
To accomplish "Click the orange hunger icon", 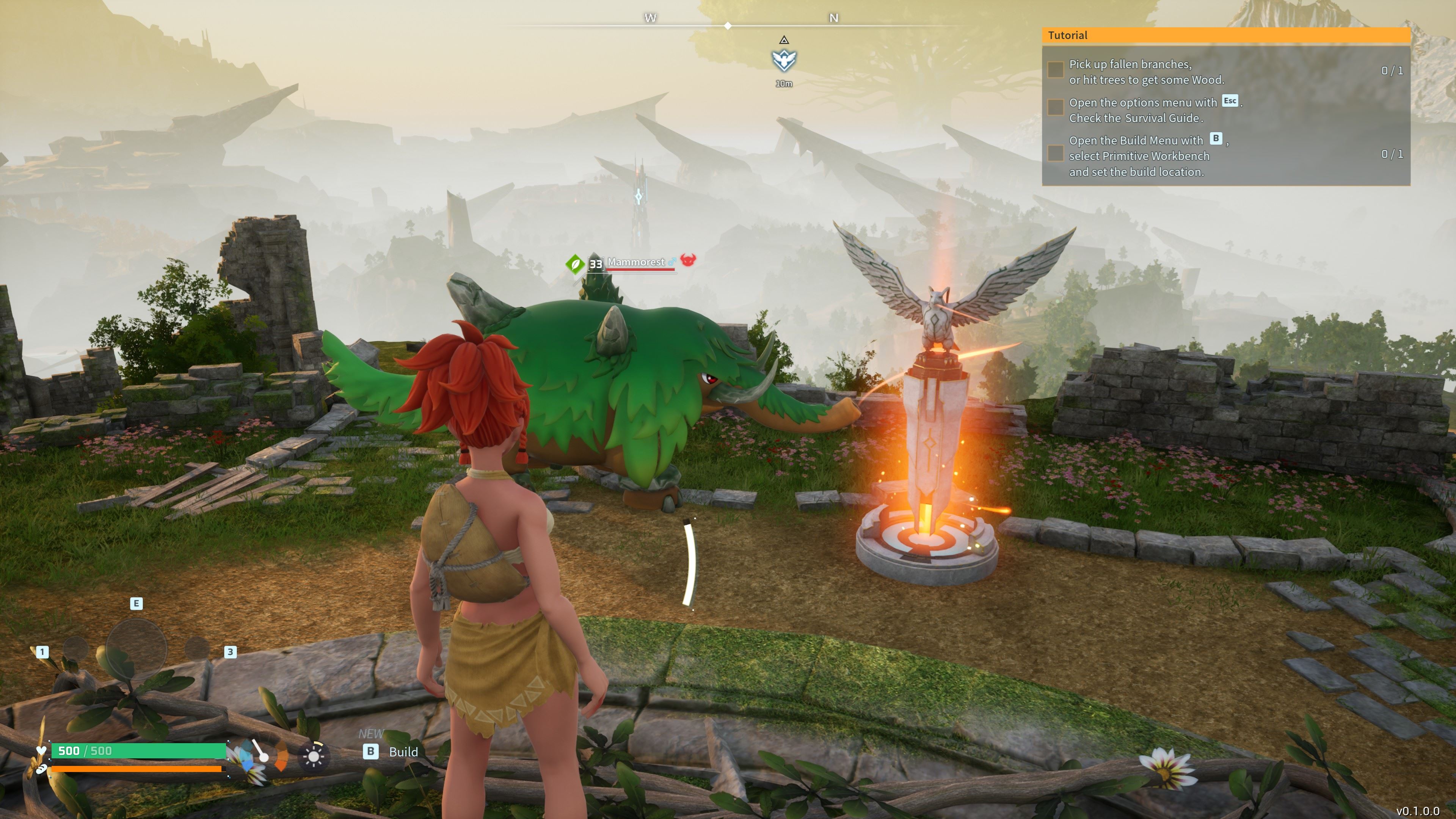I will (281, 756).
